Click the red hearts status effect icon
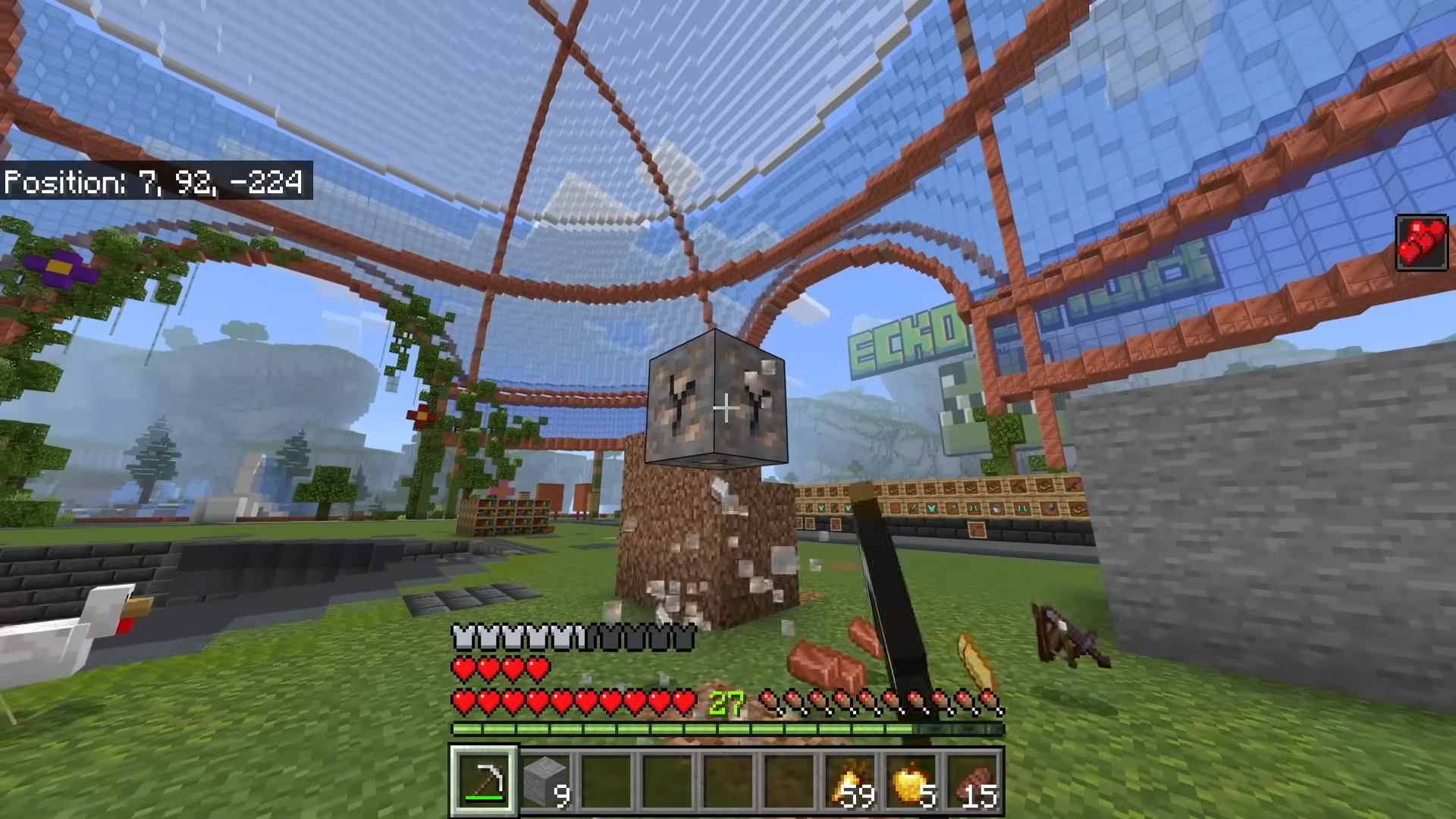Viewport: 1456px width, 819px height. 1421,242
